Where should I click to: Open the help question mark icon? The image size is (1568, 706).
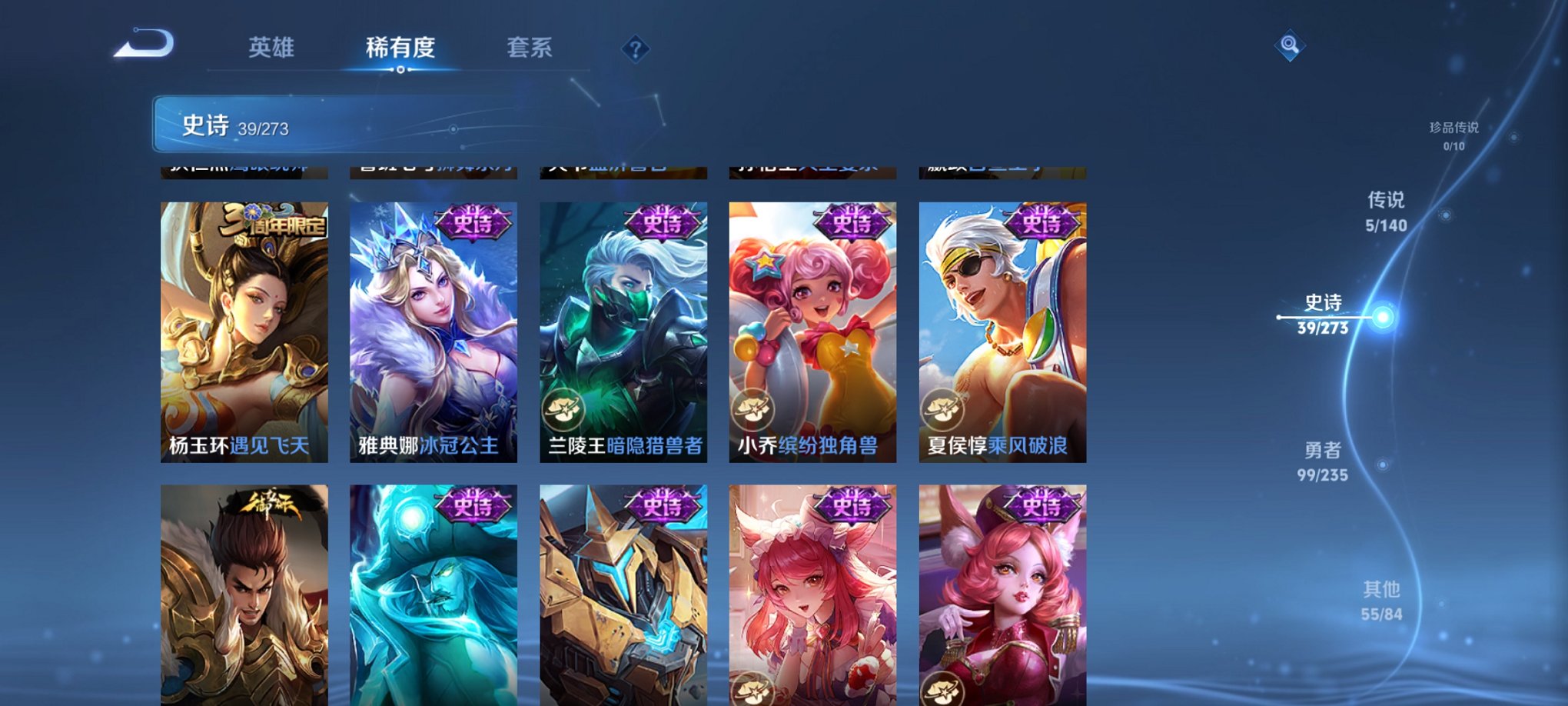click(635, 49)
